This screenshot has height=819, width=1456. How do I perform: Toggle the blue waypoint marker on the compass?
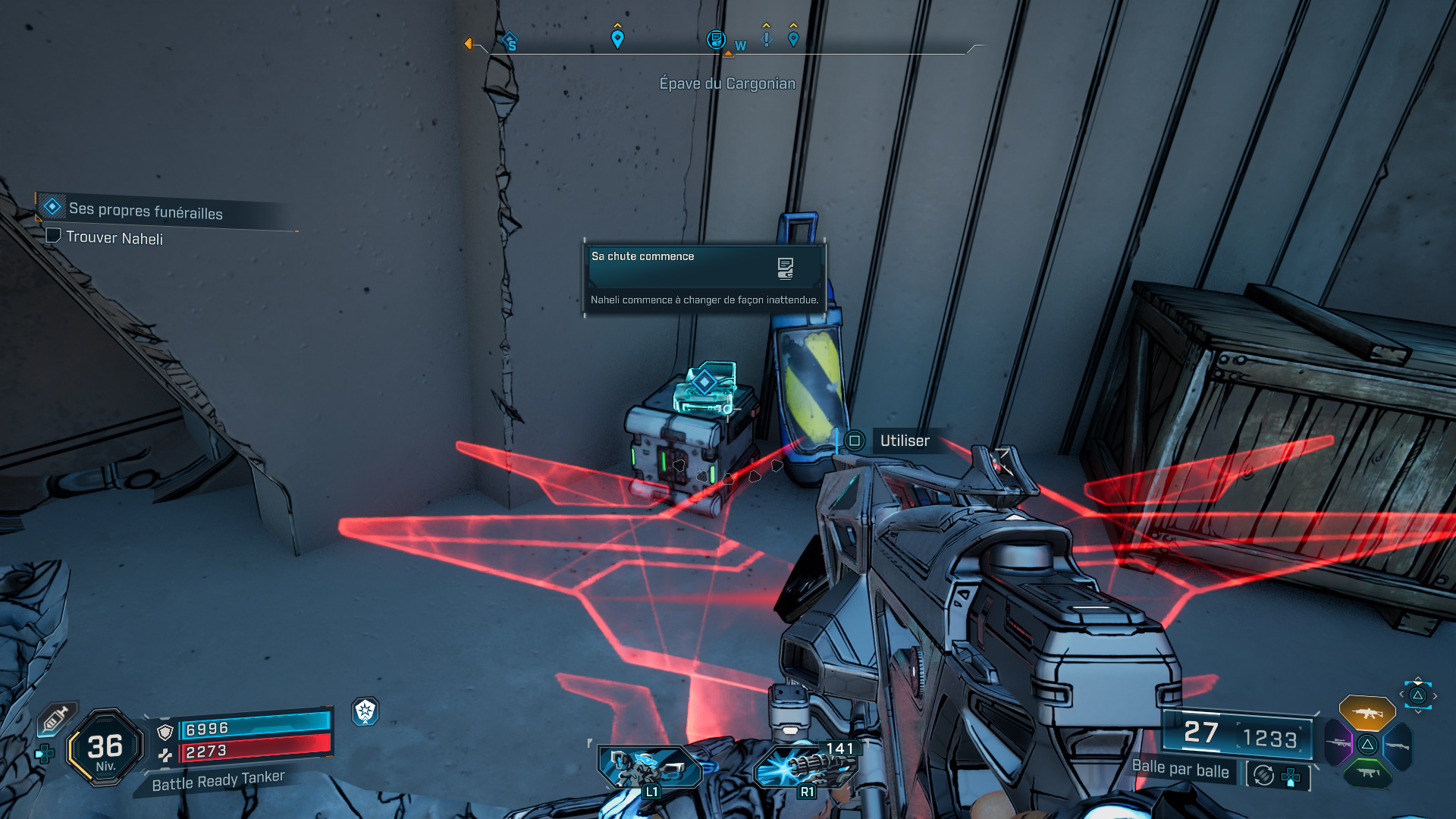(618, 38)
